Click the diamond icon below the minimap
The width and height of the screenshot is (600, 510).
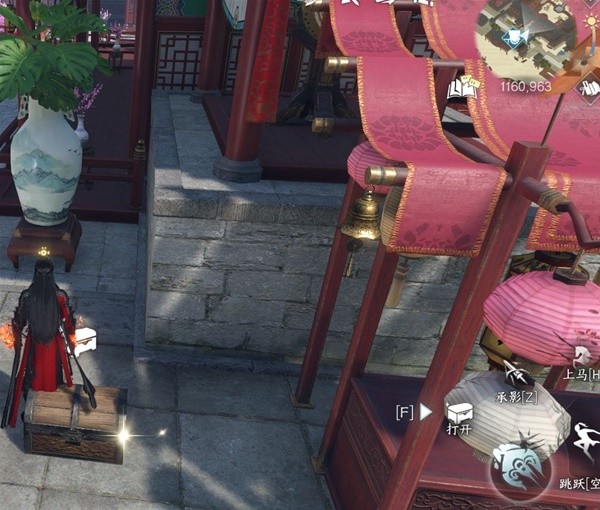pos(589,88)
